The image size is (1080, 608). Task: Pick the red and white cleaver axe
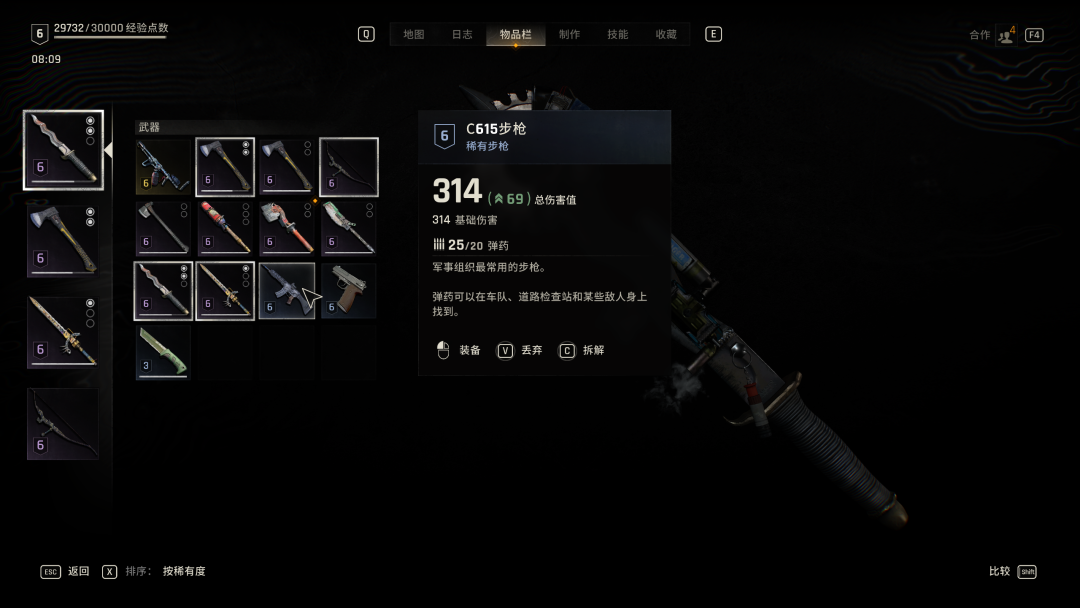click(287, 229)
